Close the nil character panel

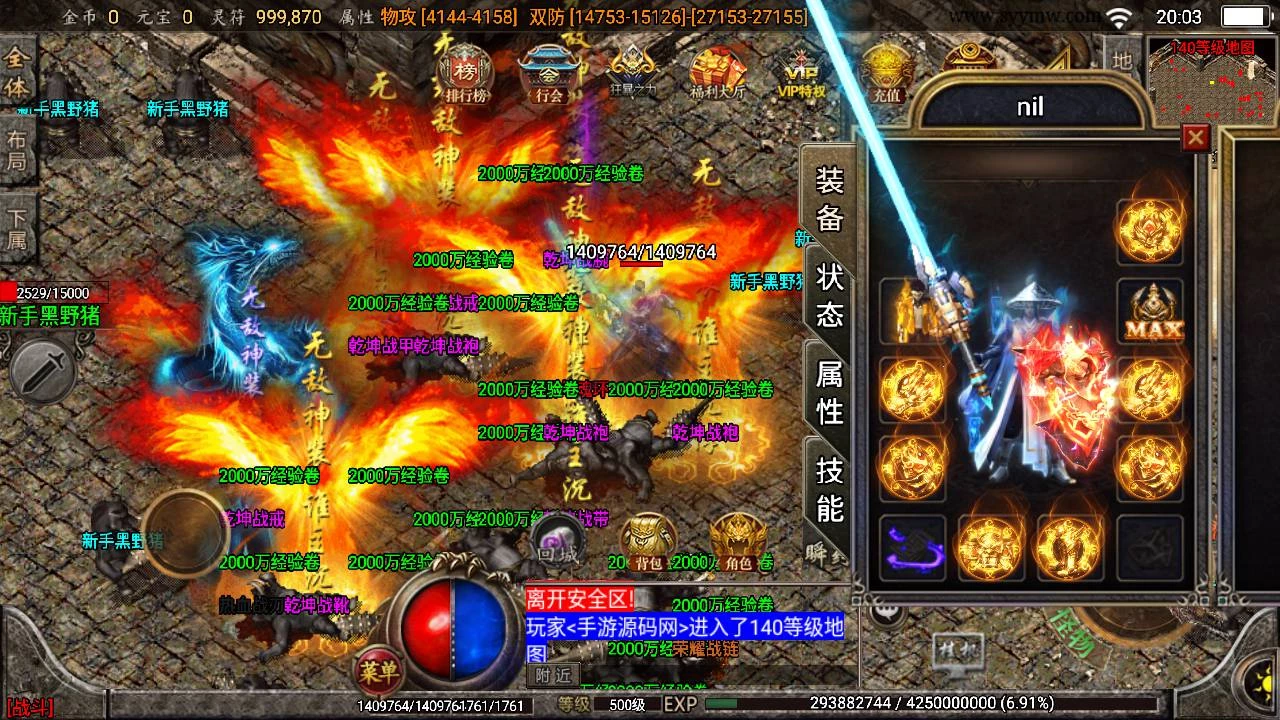(x=1195, y=137)
